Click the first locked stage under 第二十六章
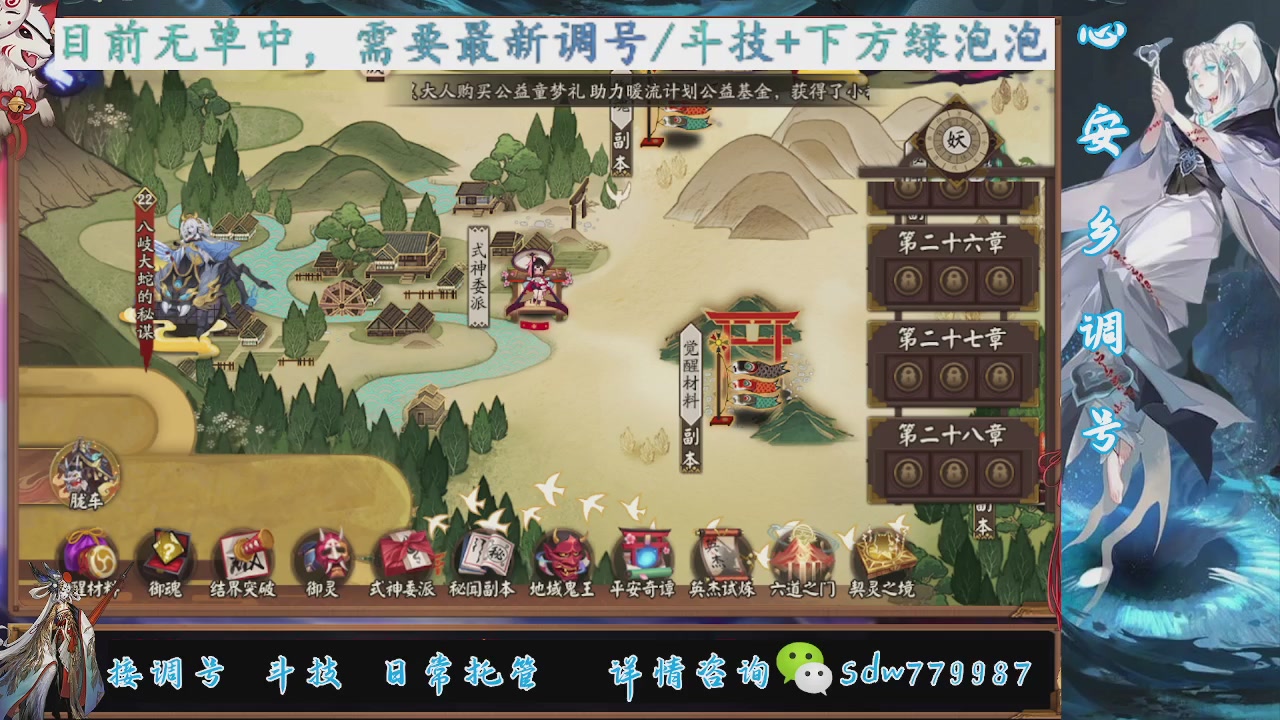Image resolution: width=1280 pixels, height=720 pixels. 908,280
